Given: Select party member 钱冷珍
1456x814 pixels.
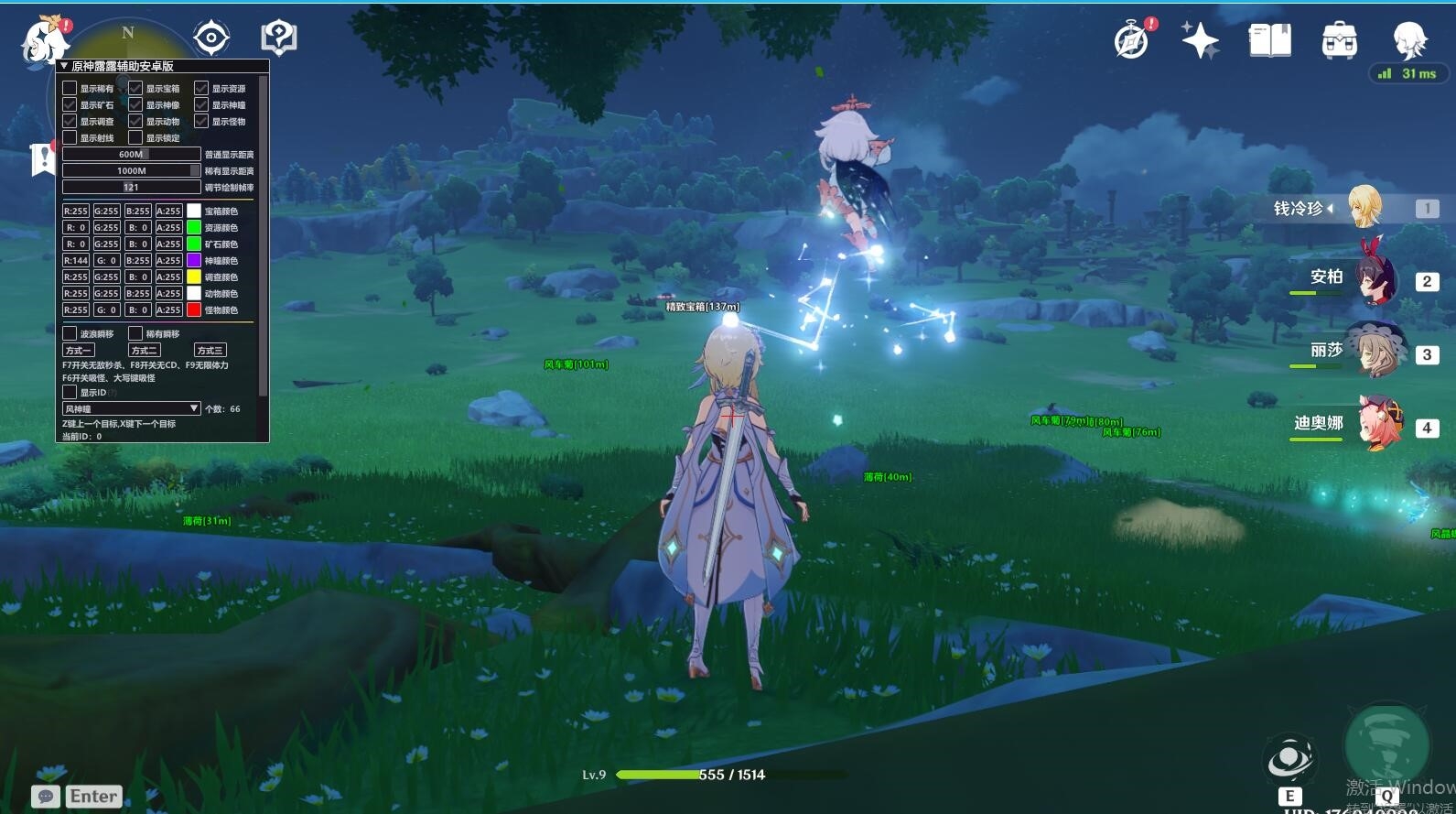Looking at the screenshot, I should point(1364,208).
